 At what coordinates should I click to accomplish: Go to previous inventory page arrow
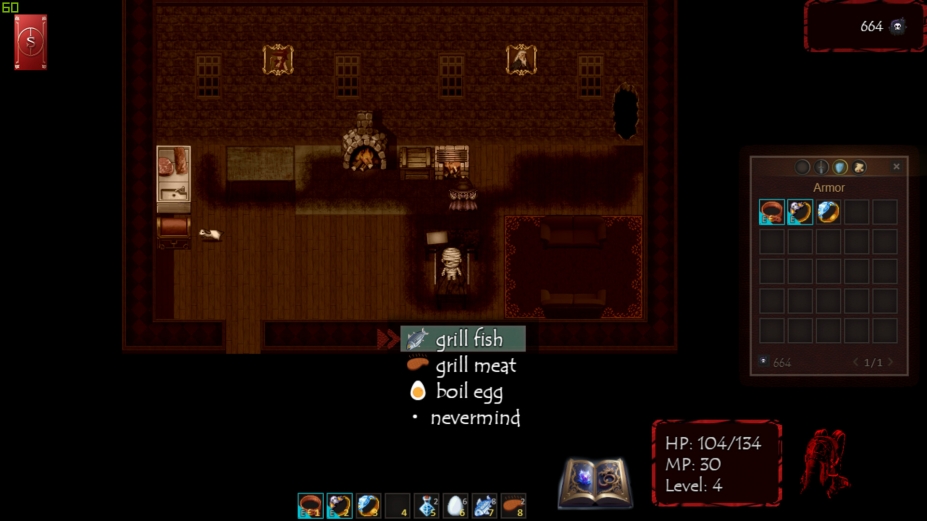coord(856,362)
